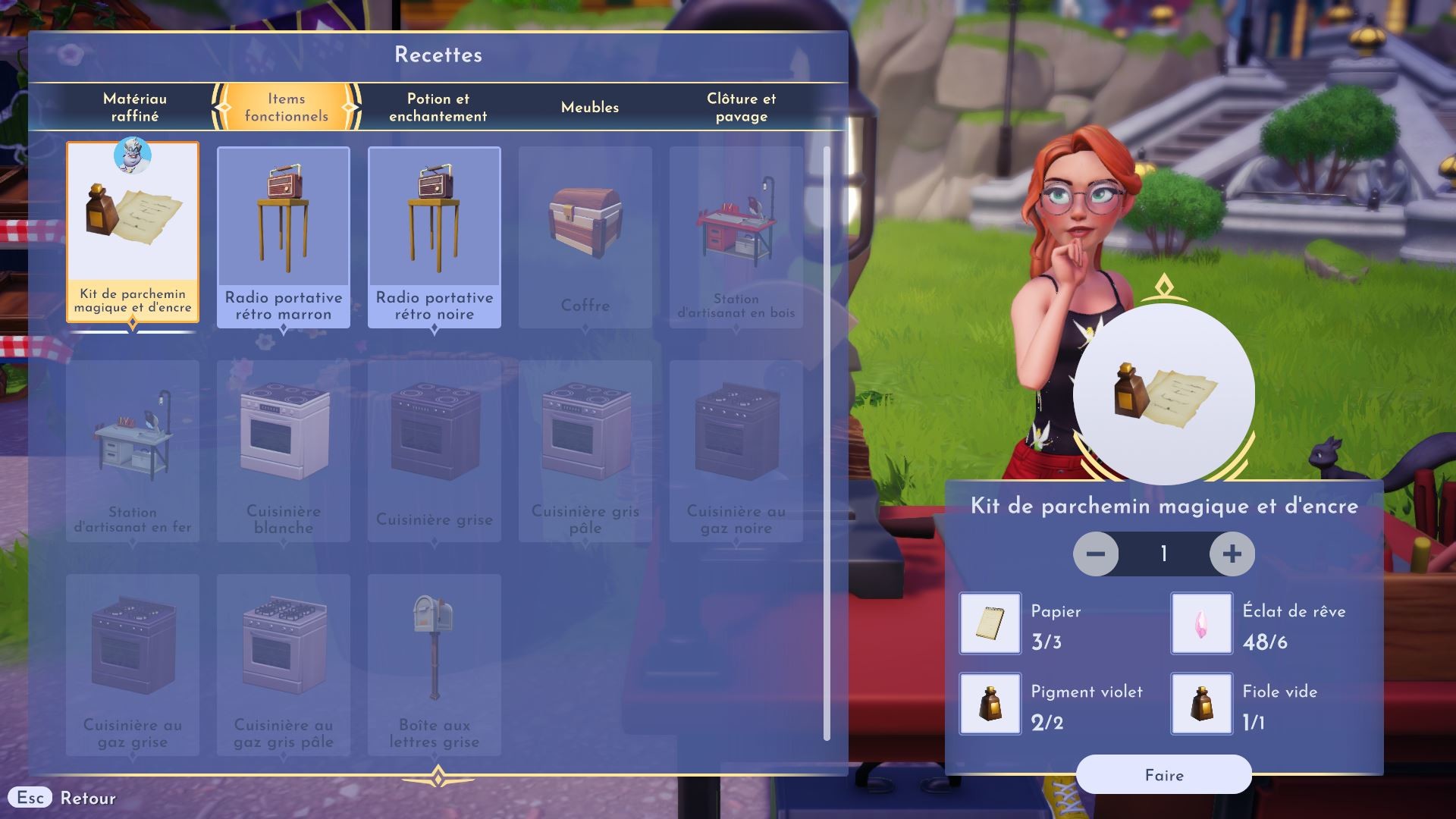
Task: Decrease the craft quantity with minus
Action: tap(1095, 554)
